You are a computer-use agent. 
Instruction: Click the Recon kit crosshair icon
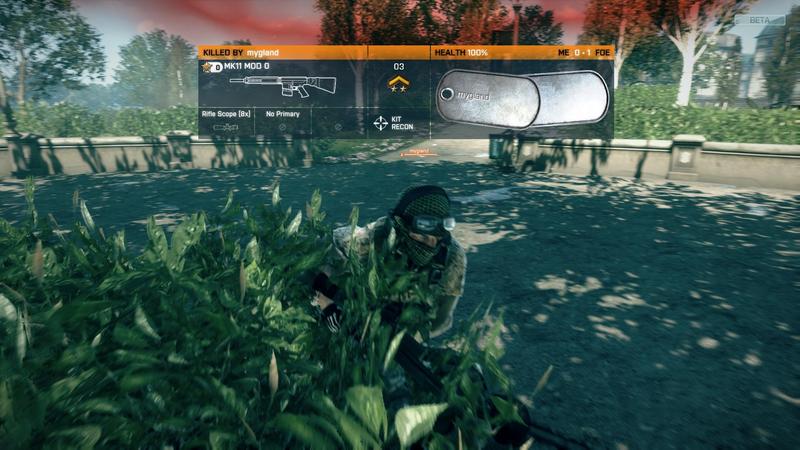pos(381,123)
